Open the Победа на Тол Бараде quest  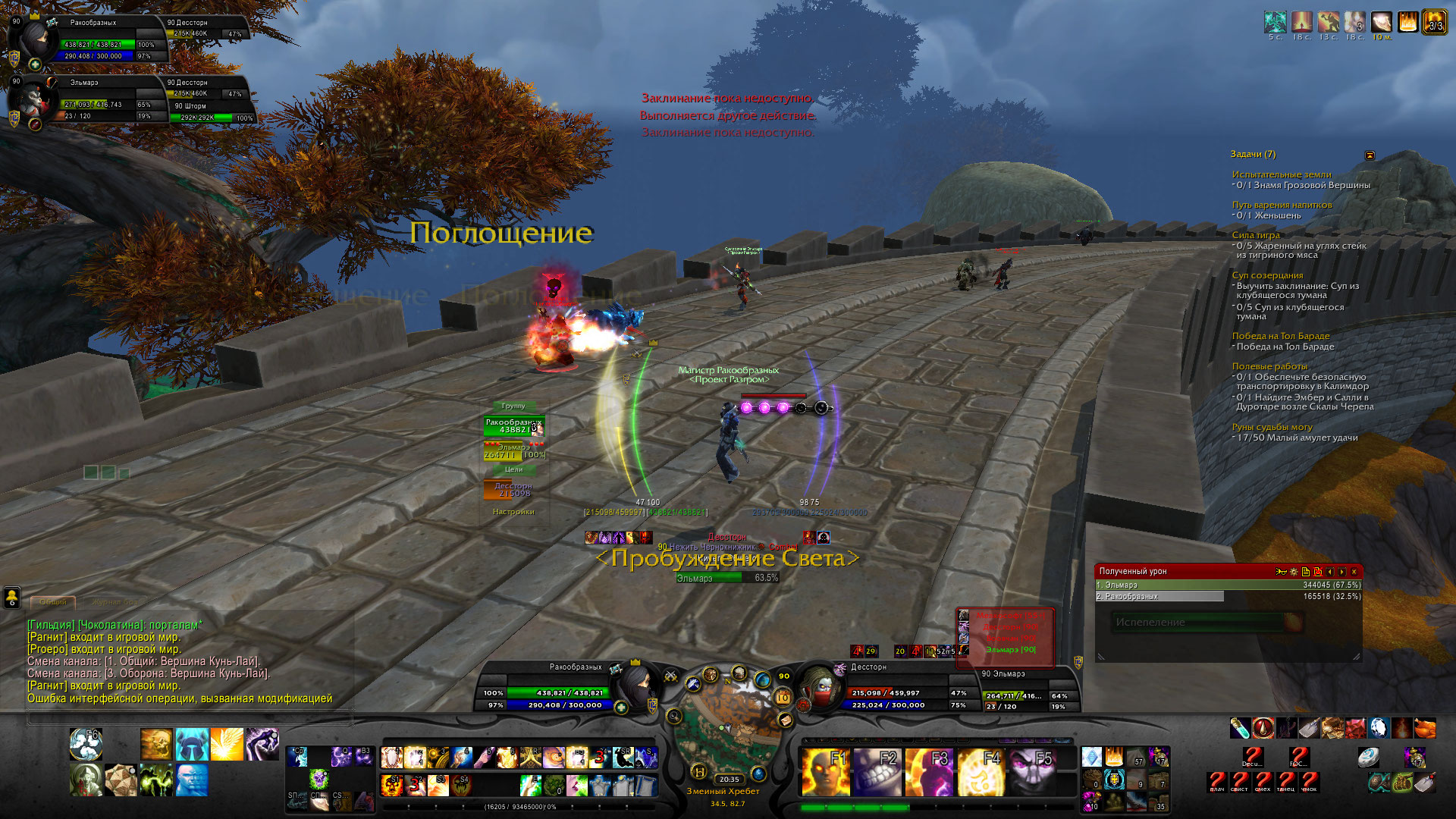(x=1280, y=336)
